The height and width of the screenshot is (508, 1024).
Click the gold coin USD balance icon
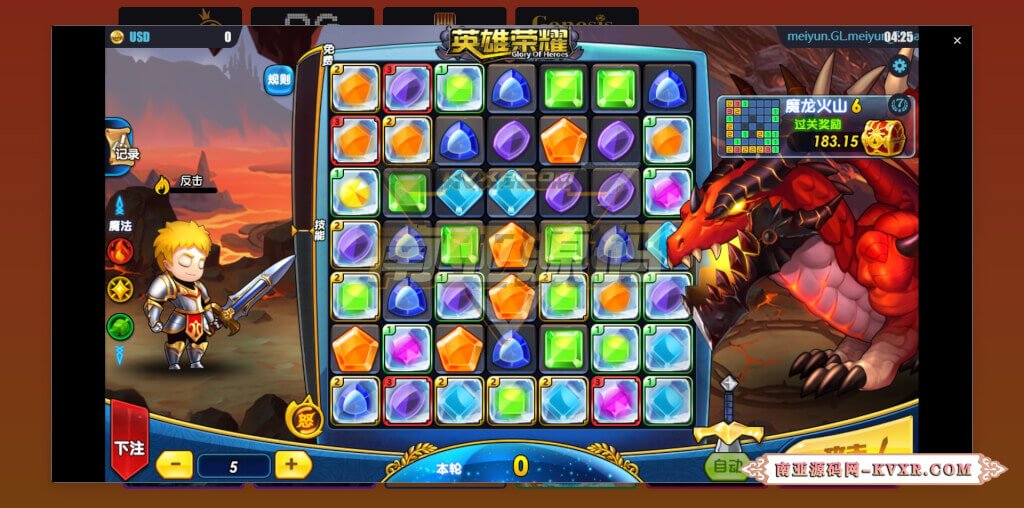click(x=117, y=37)
